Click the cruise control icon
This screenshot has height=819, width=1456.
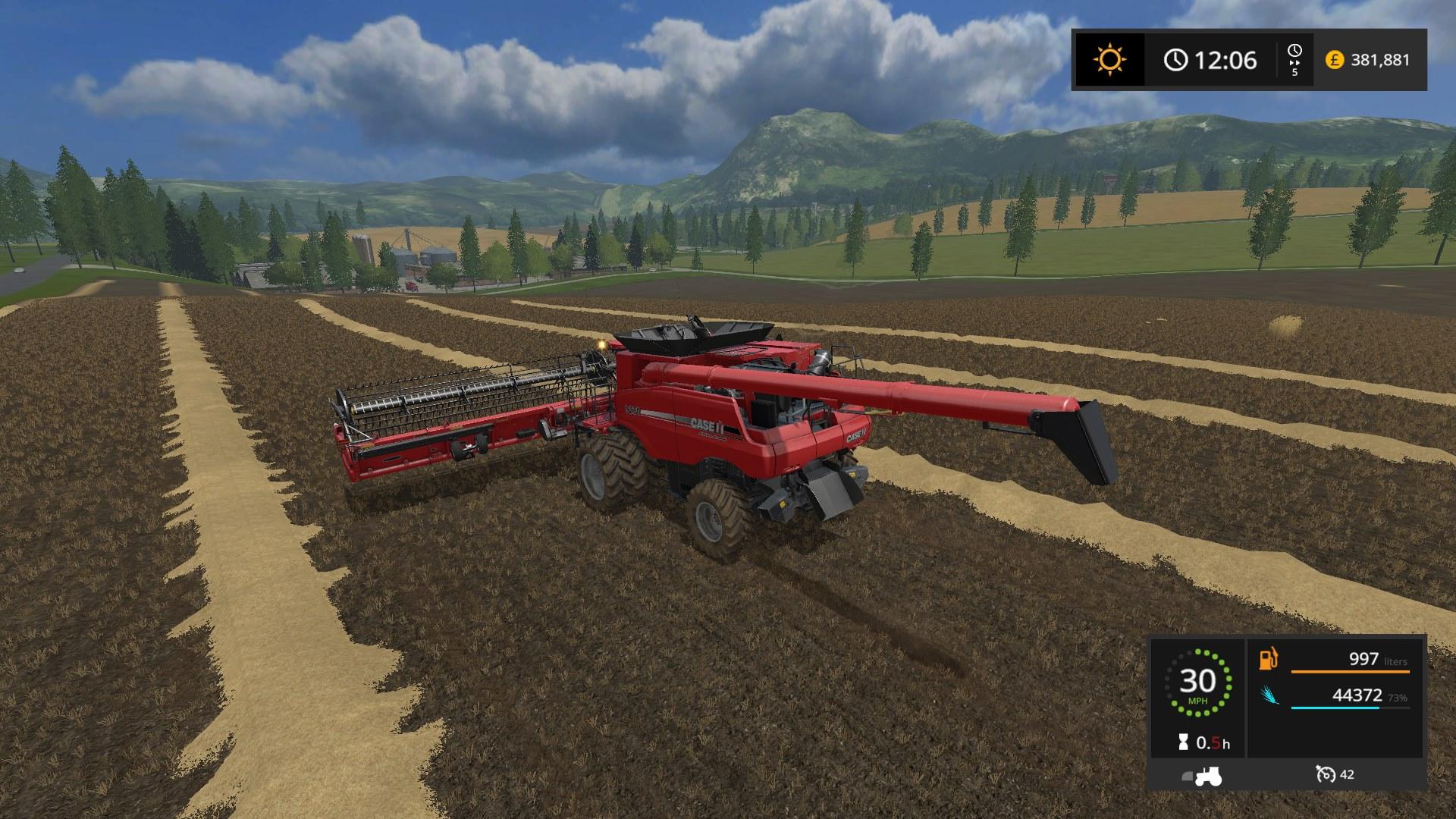coord(1326,774)
